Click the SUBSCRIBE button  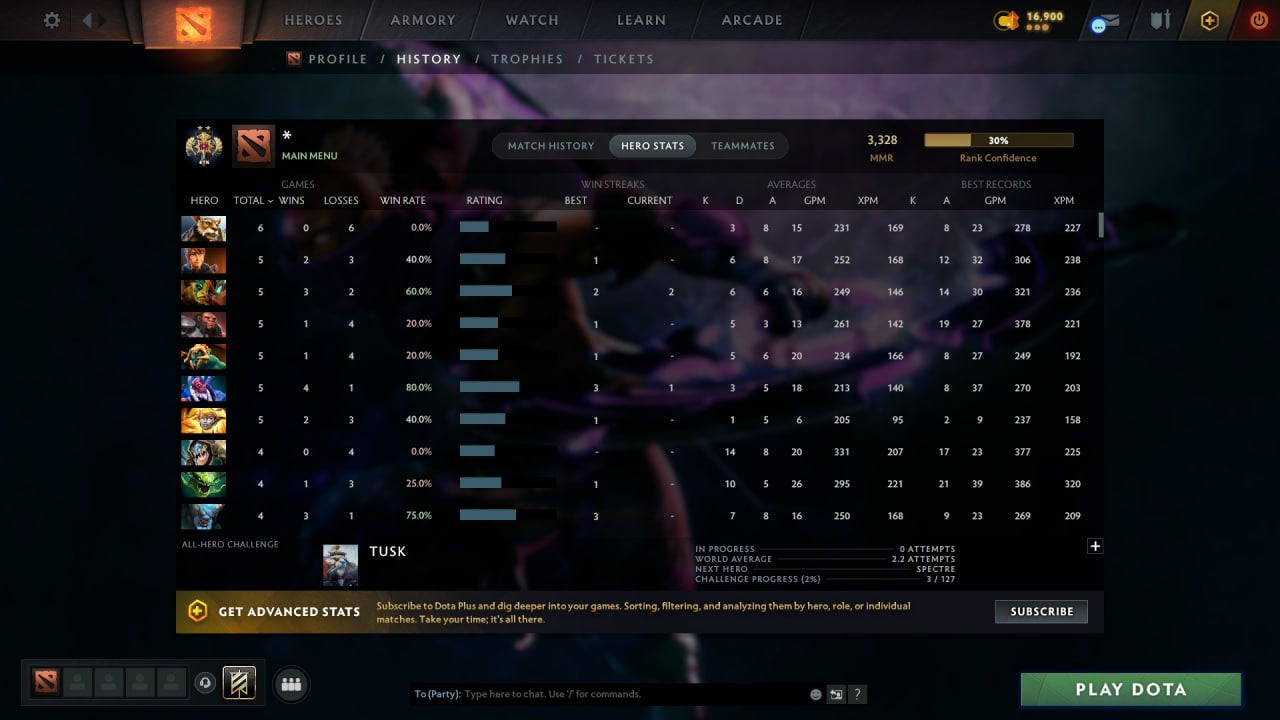(1041, 611)
